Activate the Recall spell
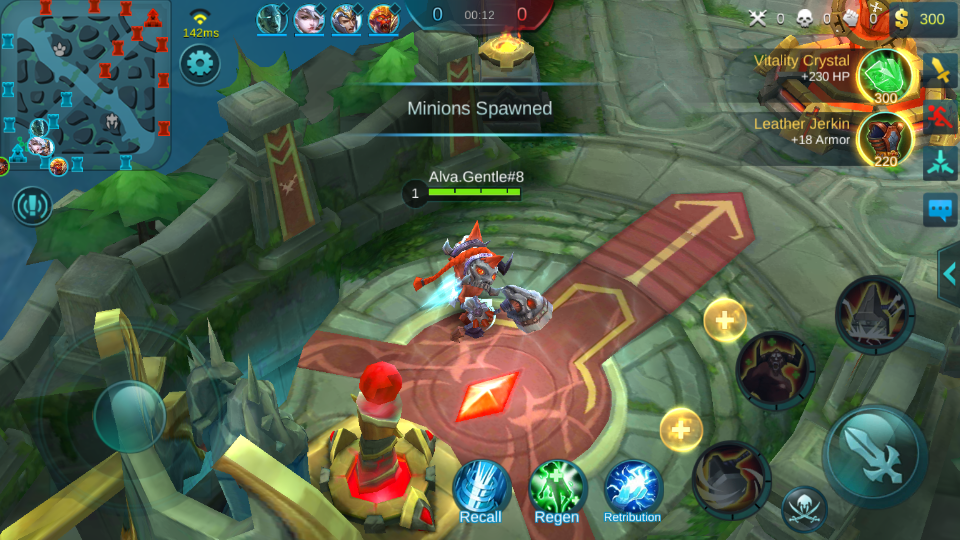 click(481, 490)
